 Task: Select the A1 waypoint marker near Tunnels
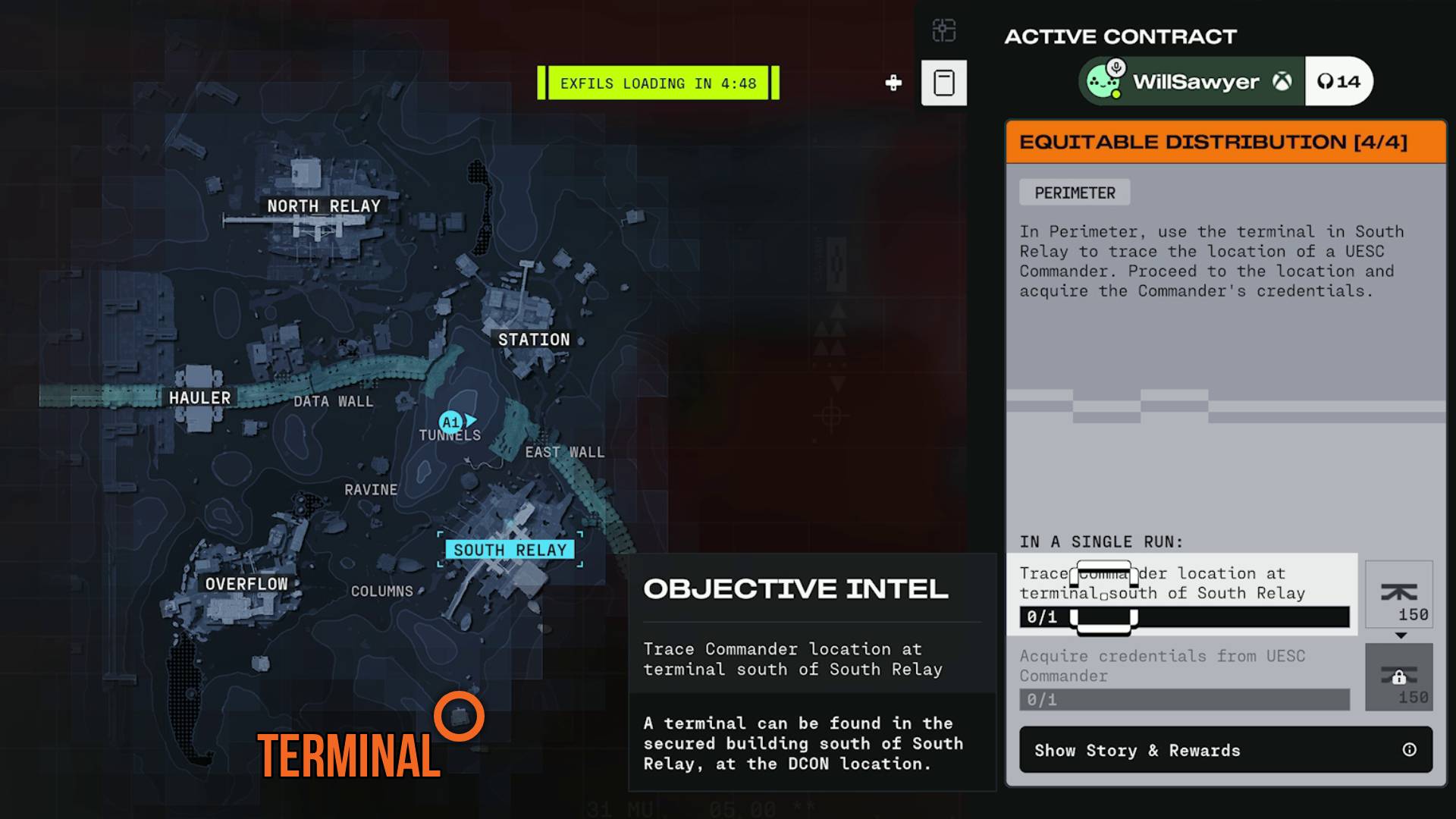coord(450,421)
